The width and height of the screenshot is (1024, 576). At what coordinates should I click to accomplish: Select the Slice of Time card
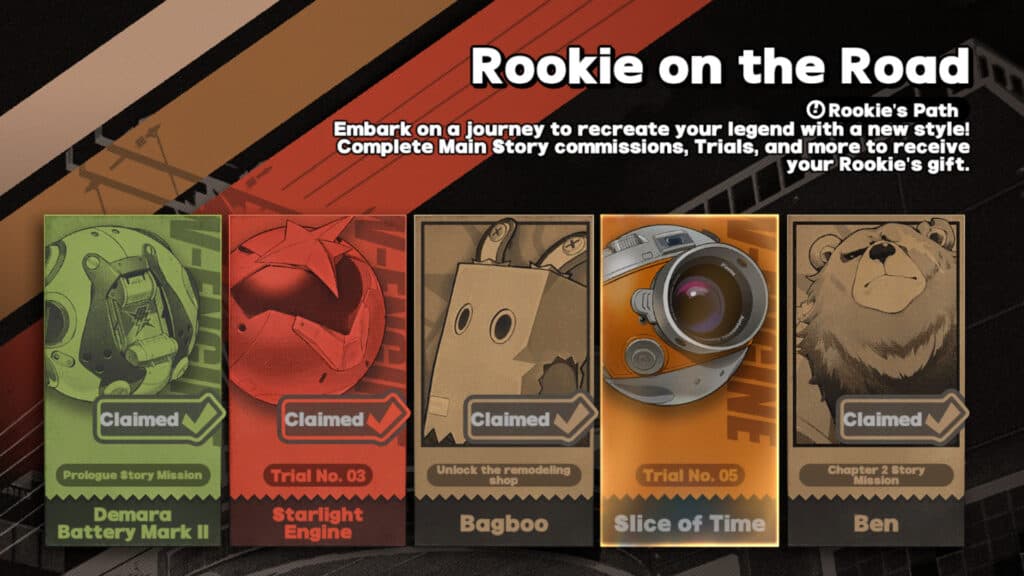pyautogui.click(x=689, y=380)
